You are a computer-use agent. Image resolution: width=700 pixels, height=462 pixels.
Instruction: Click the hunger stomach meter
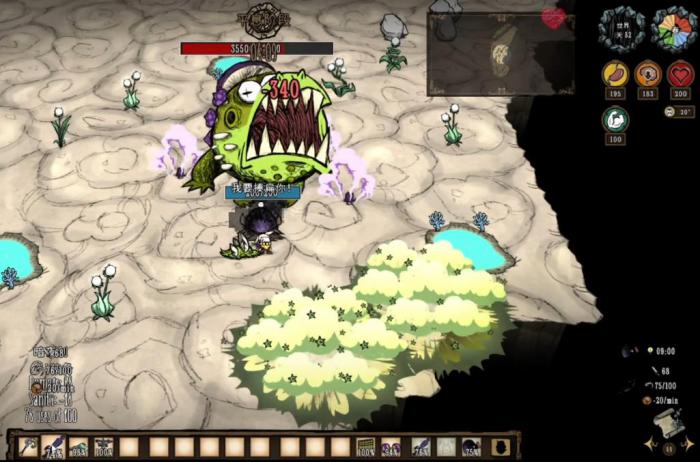coord(615,75)
